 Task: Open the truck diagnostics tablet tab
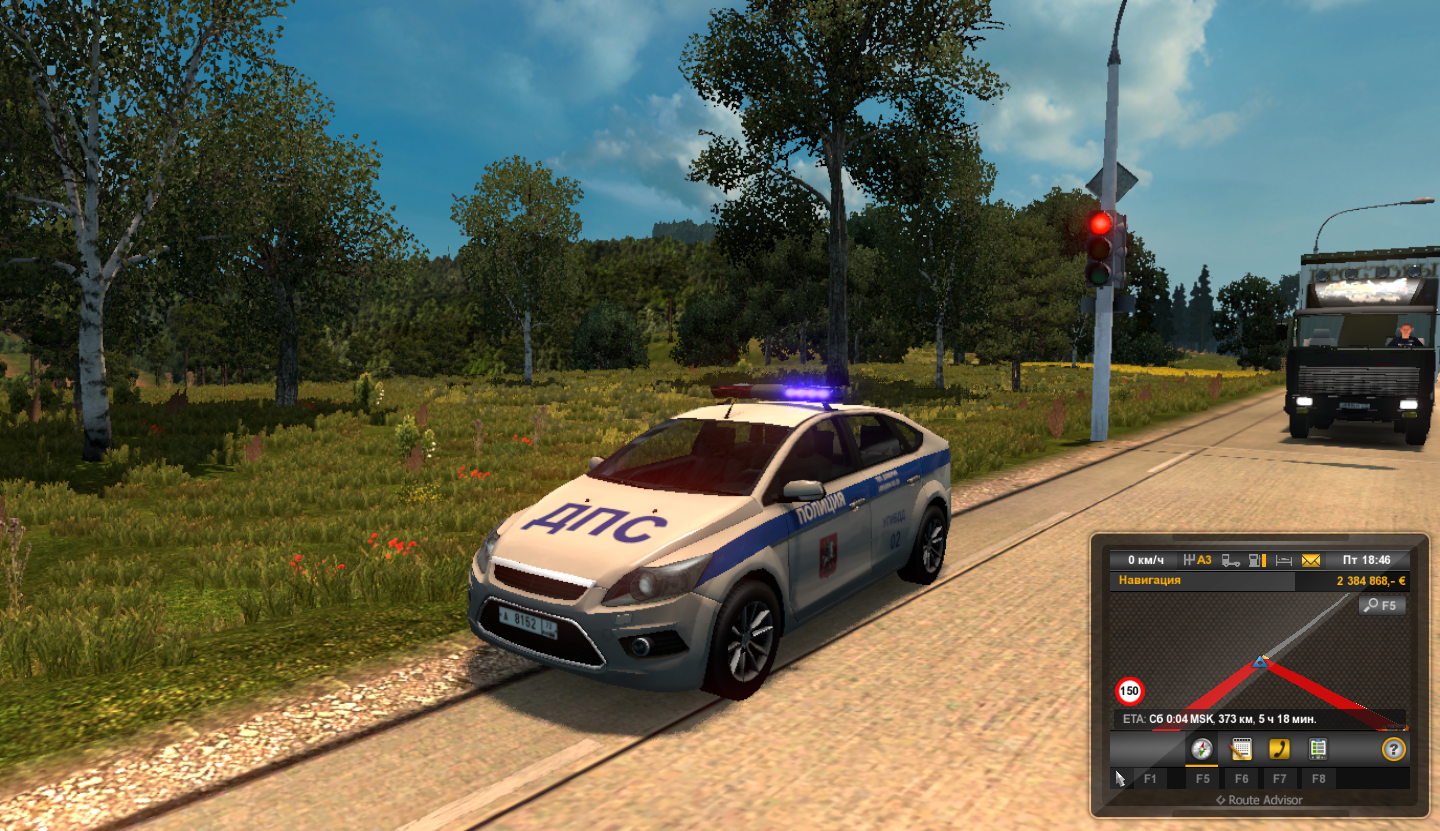[x=1318, y=749]
